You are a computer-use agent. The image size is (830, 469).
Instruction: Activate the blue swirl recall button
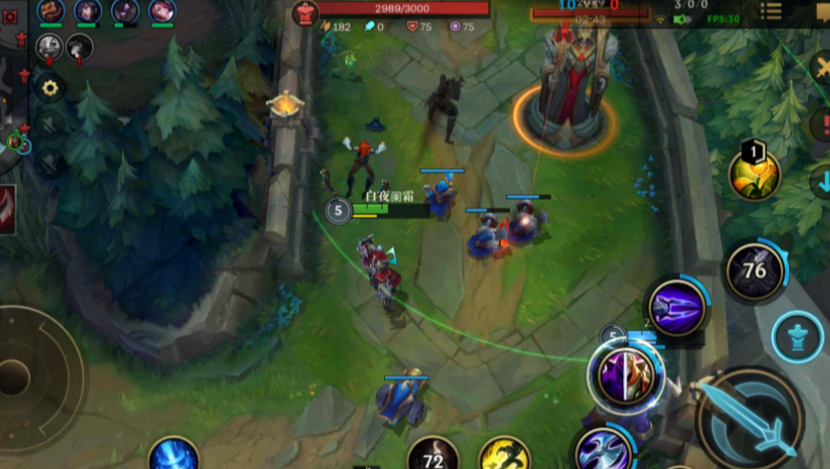(174, 455)
